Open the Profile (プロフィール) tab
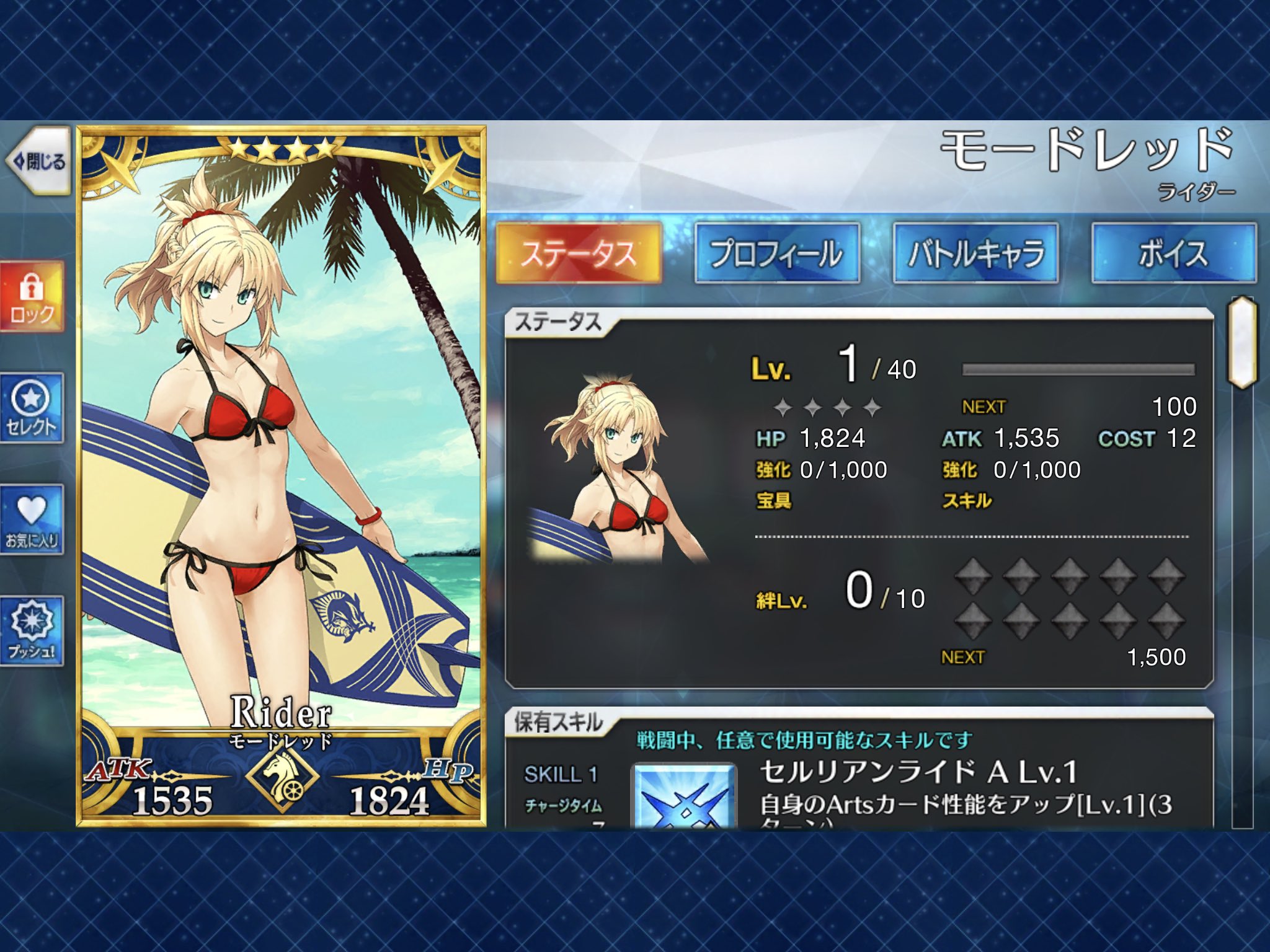 [777, 253]
